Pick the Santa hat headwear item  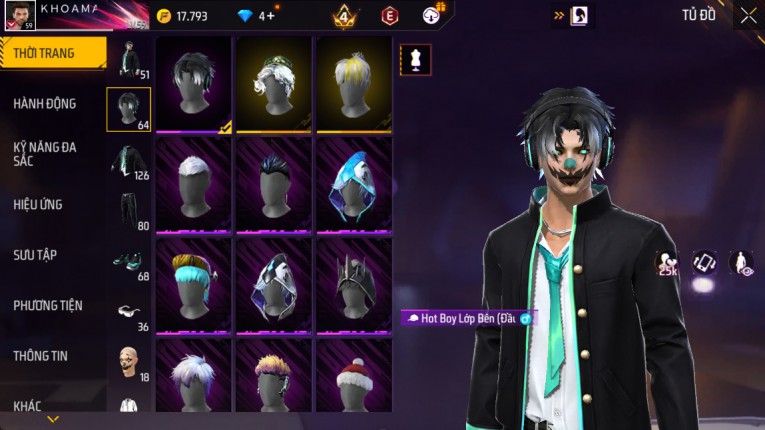pyautogui.click(x=353, y=378)
